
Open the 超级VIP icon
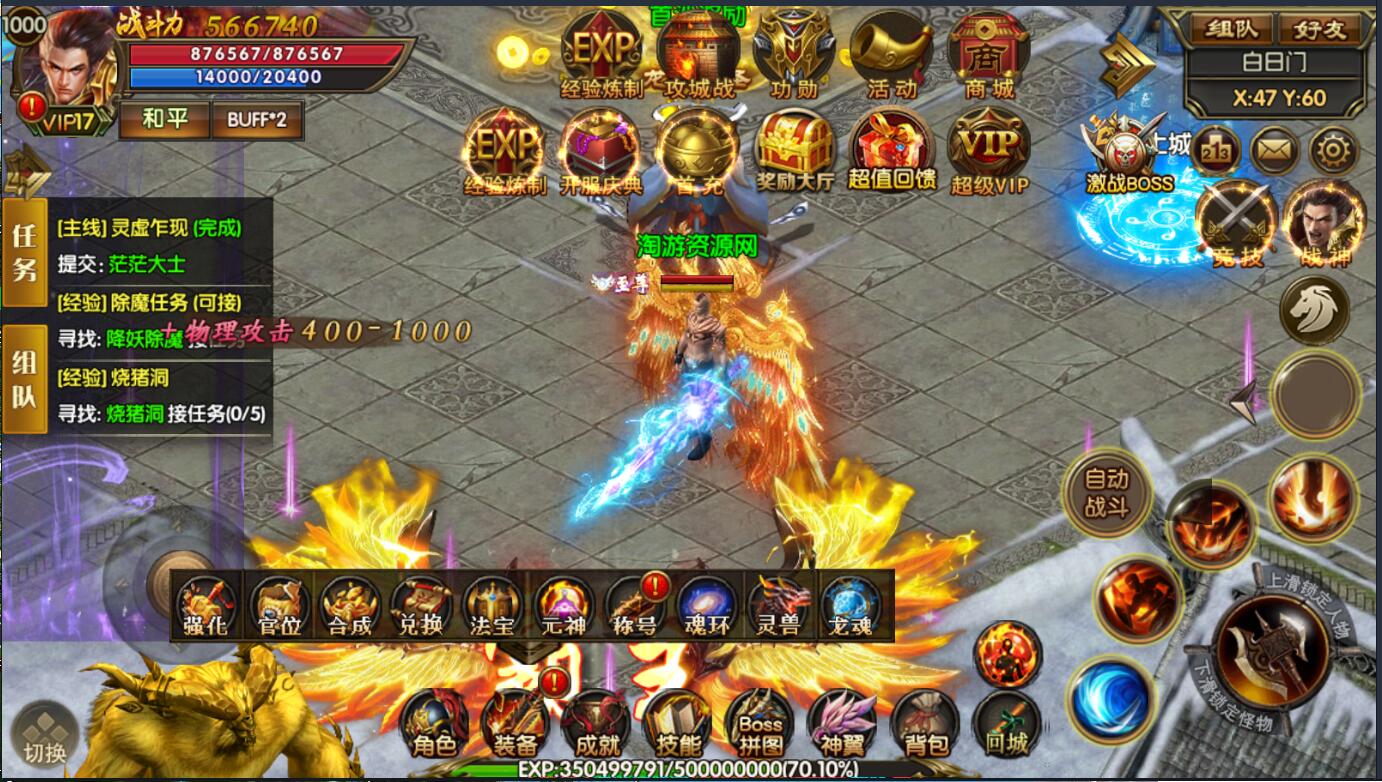pos(988,152)
